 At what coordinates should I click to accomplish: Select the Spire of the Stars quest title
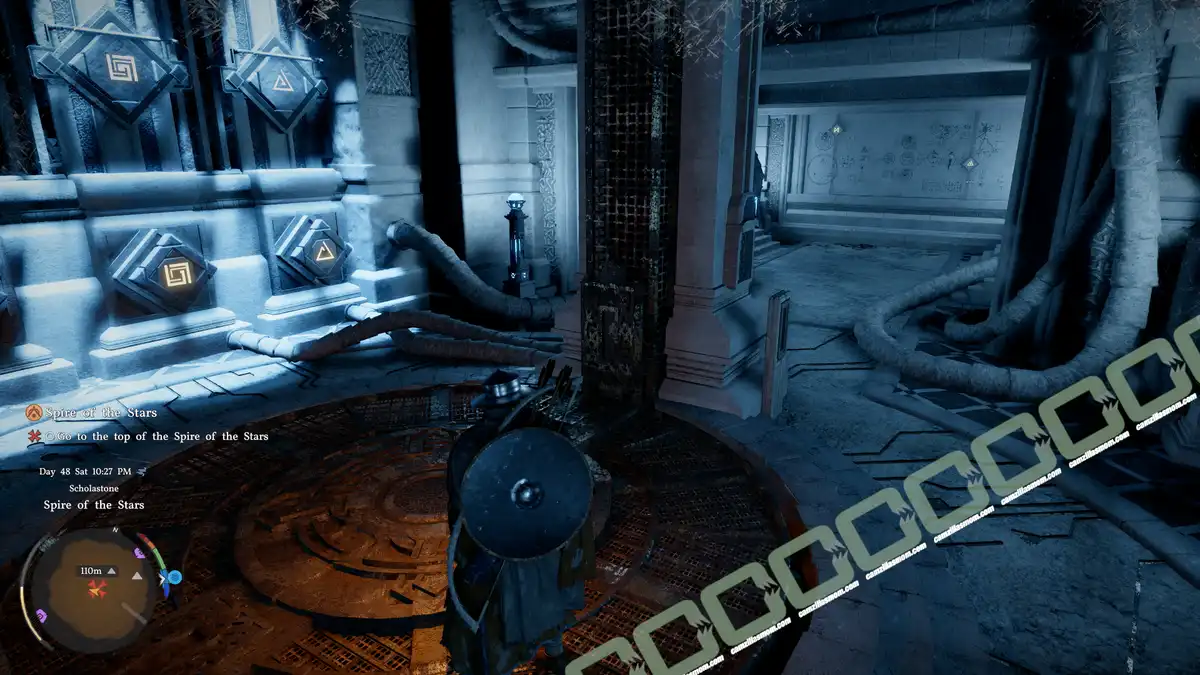tap(103, 412)
